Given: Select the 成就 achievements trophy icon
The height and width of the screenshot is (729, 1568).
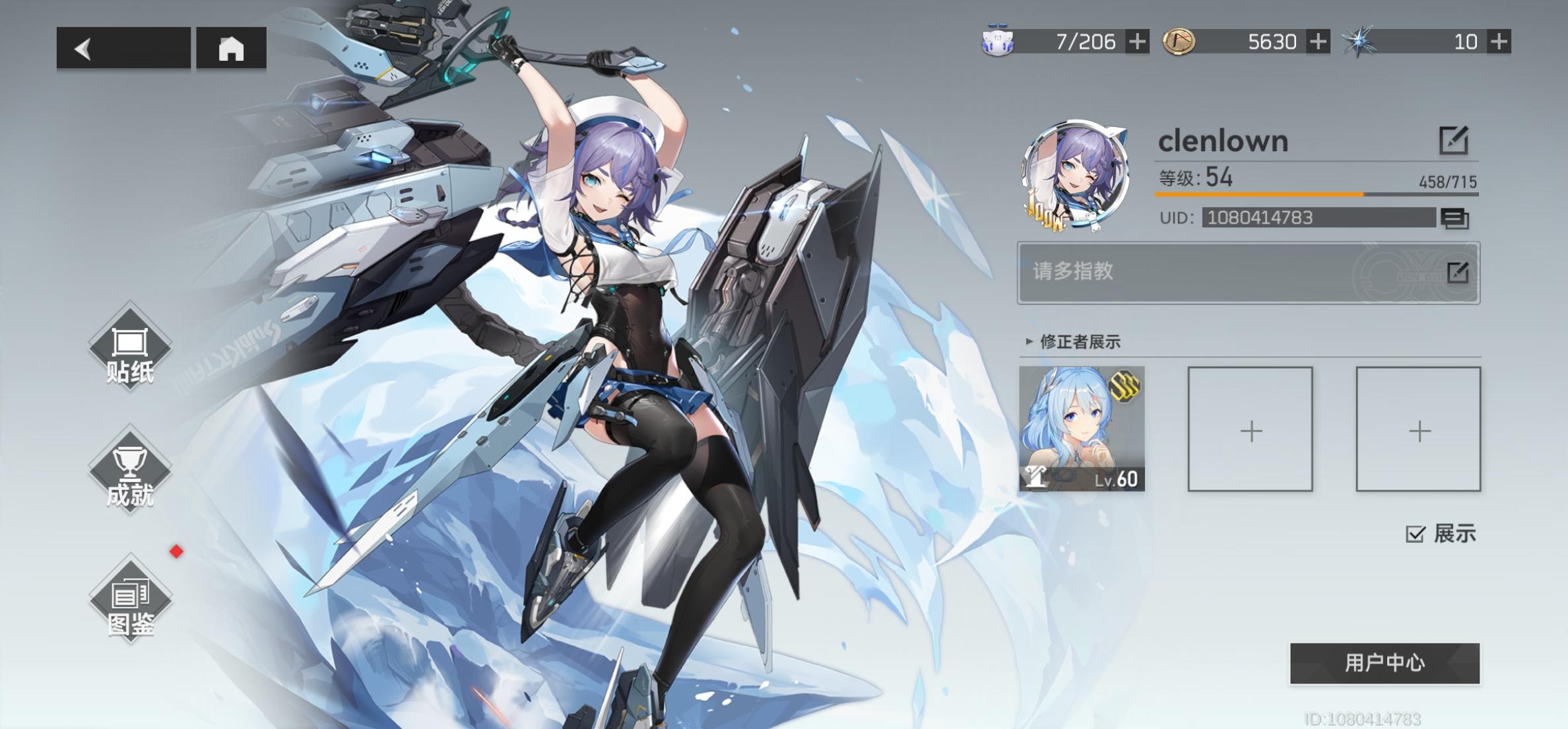Looking at the screenshot, I should (x=129, y=469).
